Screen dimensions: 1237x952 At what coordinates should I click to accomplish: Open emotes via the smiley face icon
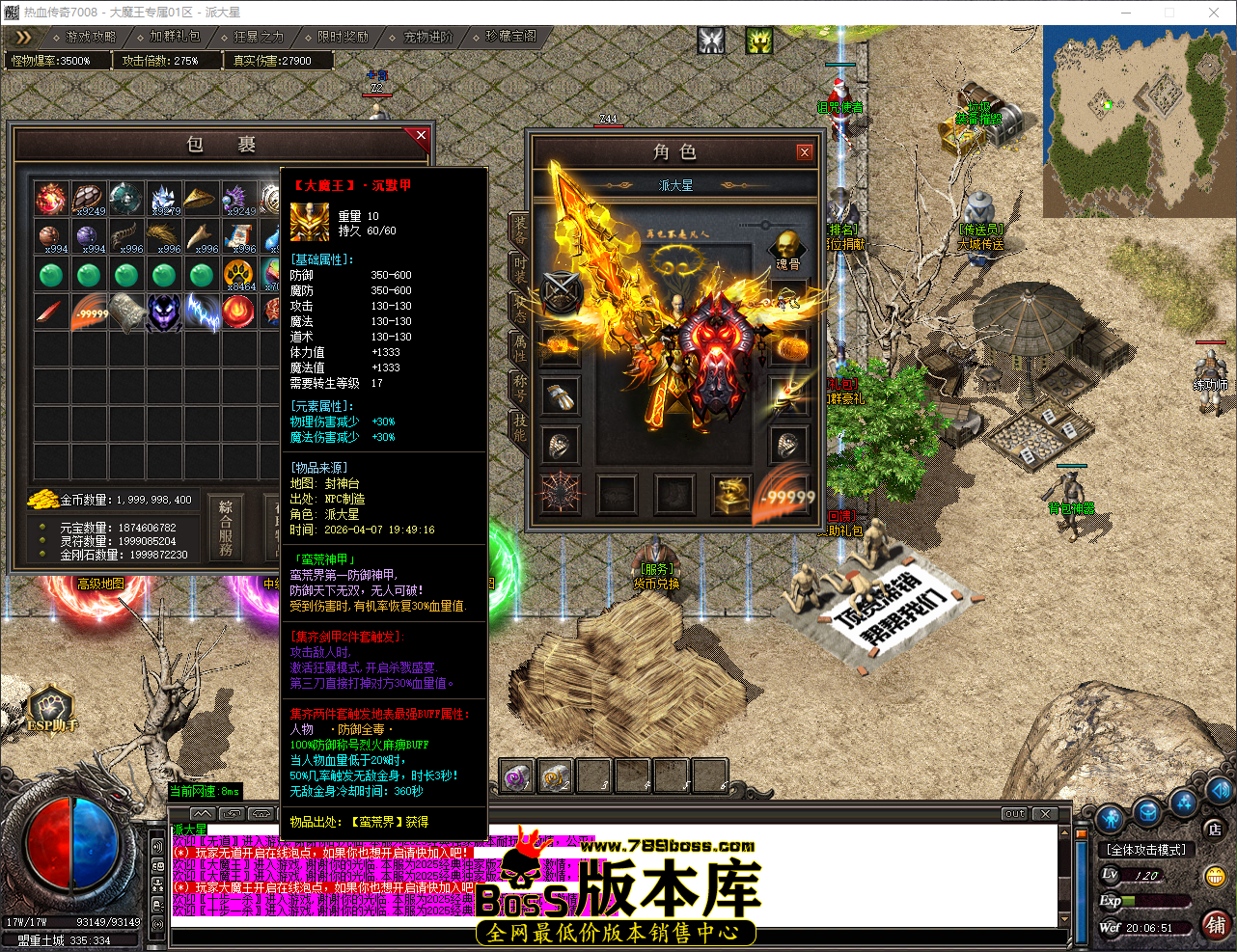tap(1215, 876)
